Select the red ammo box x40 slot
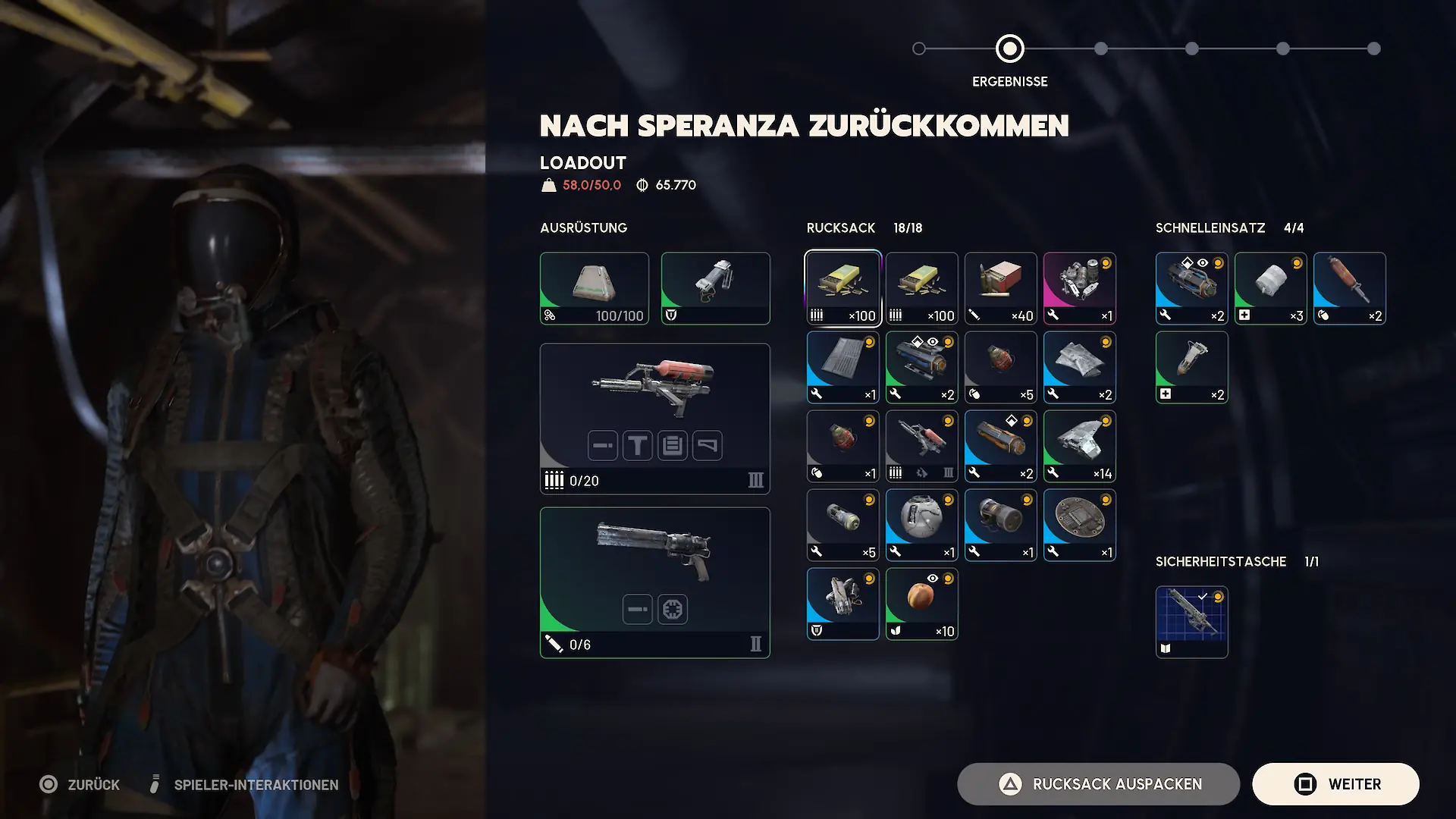The image size is (1456, 819). 1000,288
